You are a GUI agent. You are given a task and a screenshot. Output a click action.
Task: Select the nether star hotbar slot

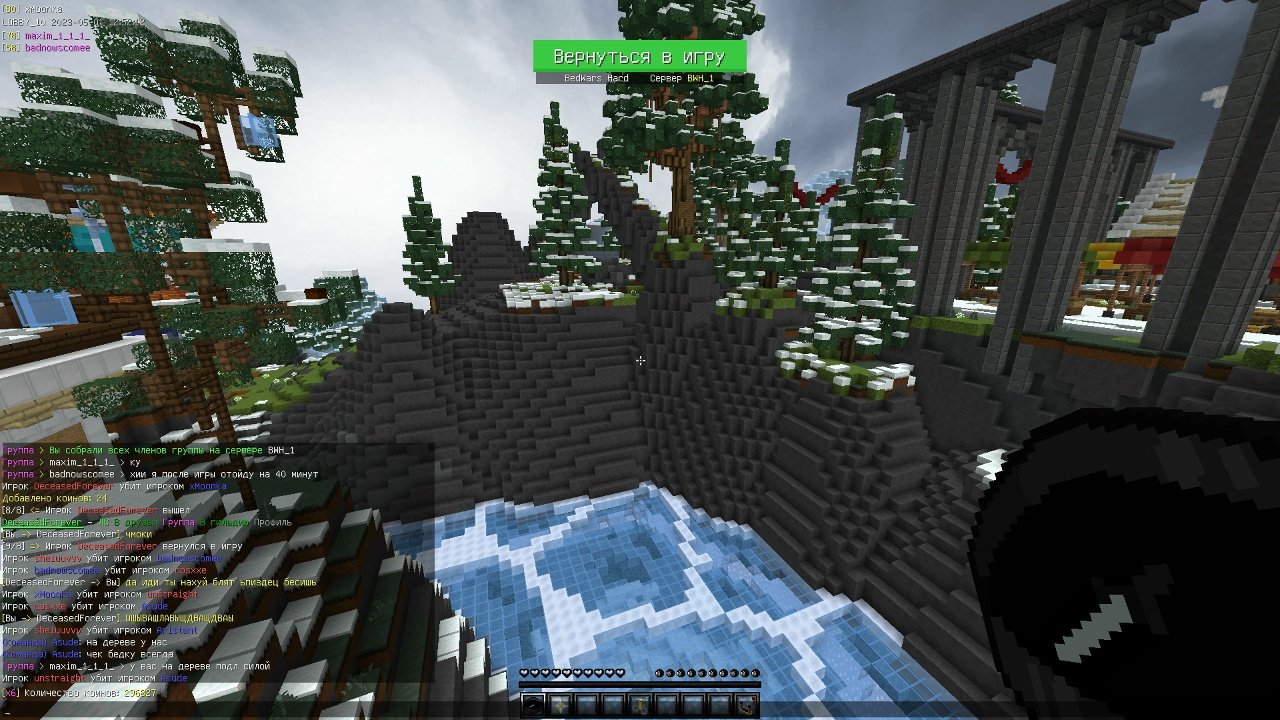560,706
